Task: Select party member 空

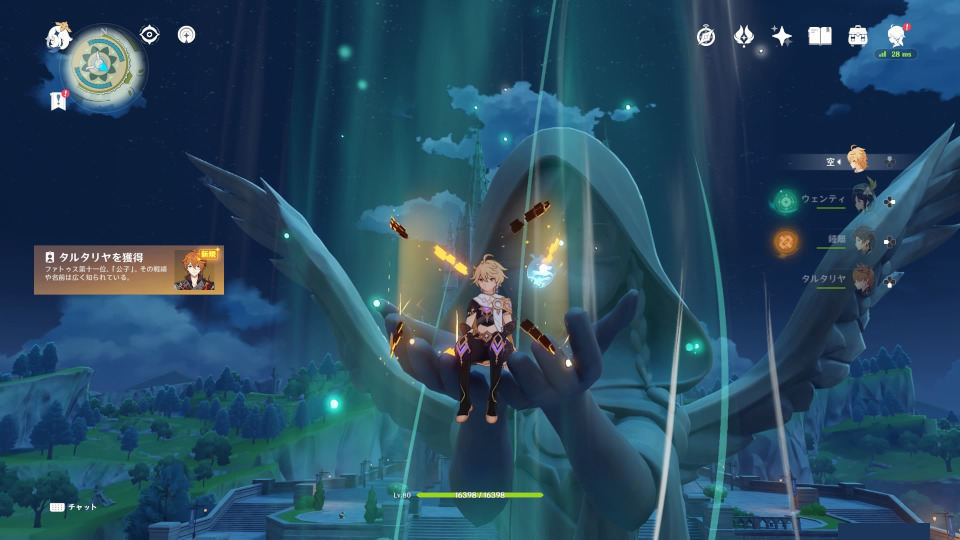Action: (857, 160)
